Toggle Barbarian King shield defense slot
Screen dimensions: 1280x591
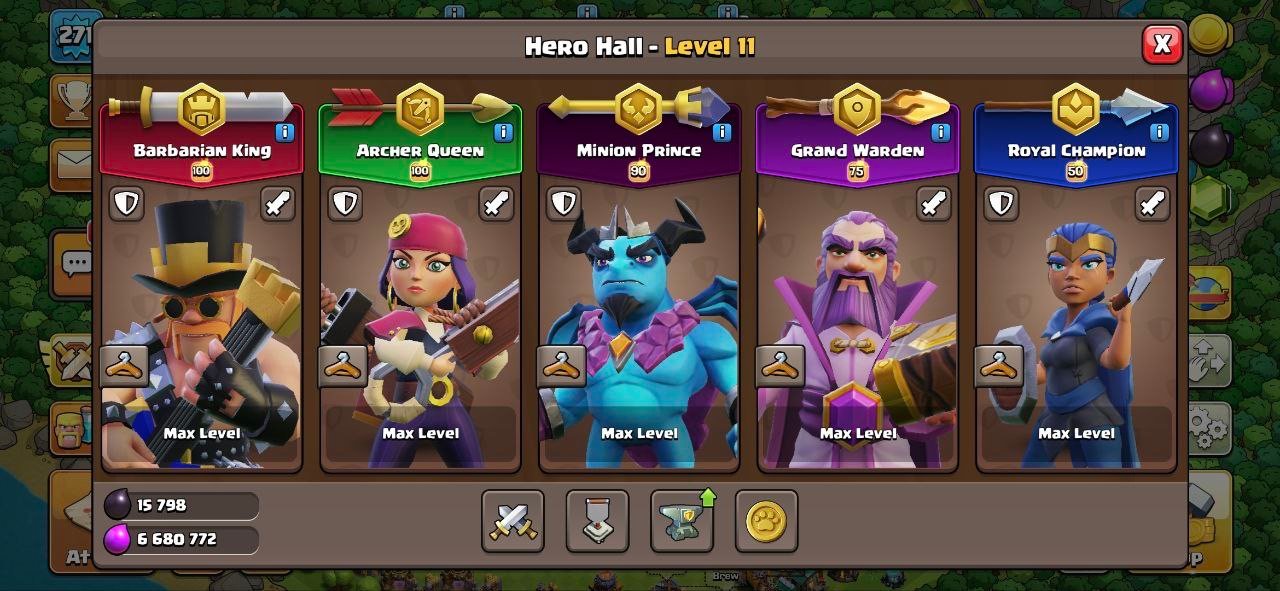(x=126, y=204)
